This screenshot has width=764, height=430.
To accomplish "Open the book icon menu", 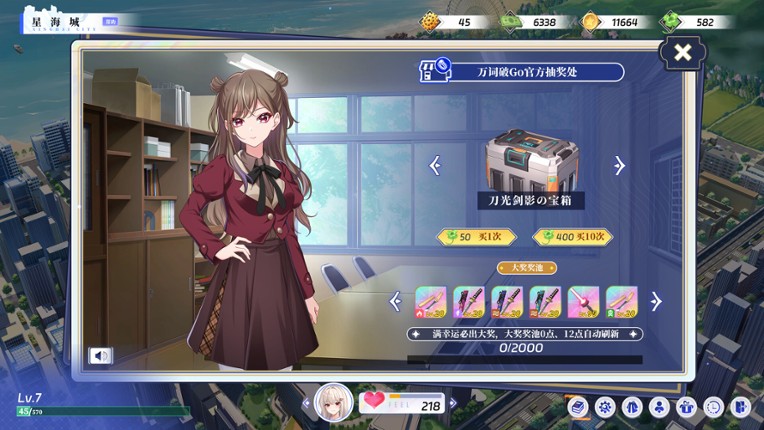I will (x=578, y=407).
